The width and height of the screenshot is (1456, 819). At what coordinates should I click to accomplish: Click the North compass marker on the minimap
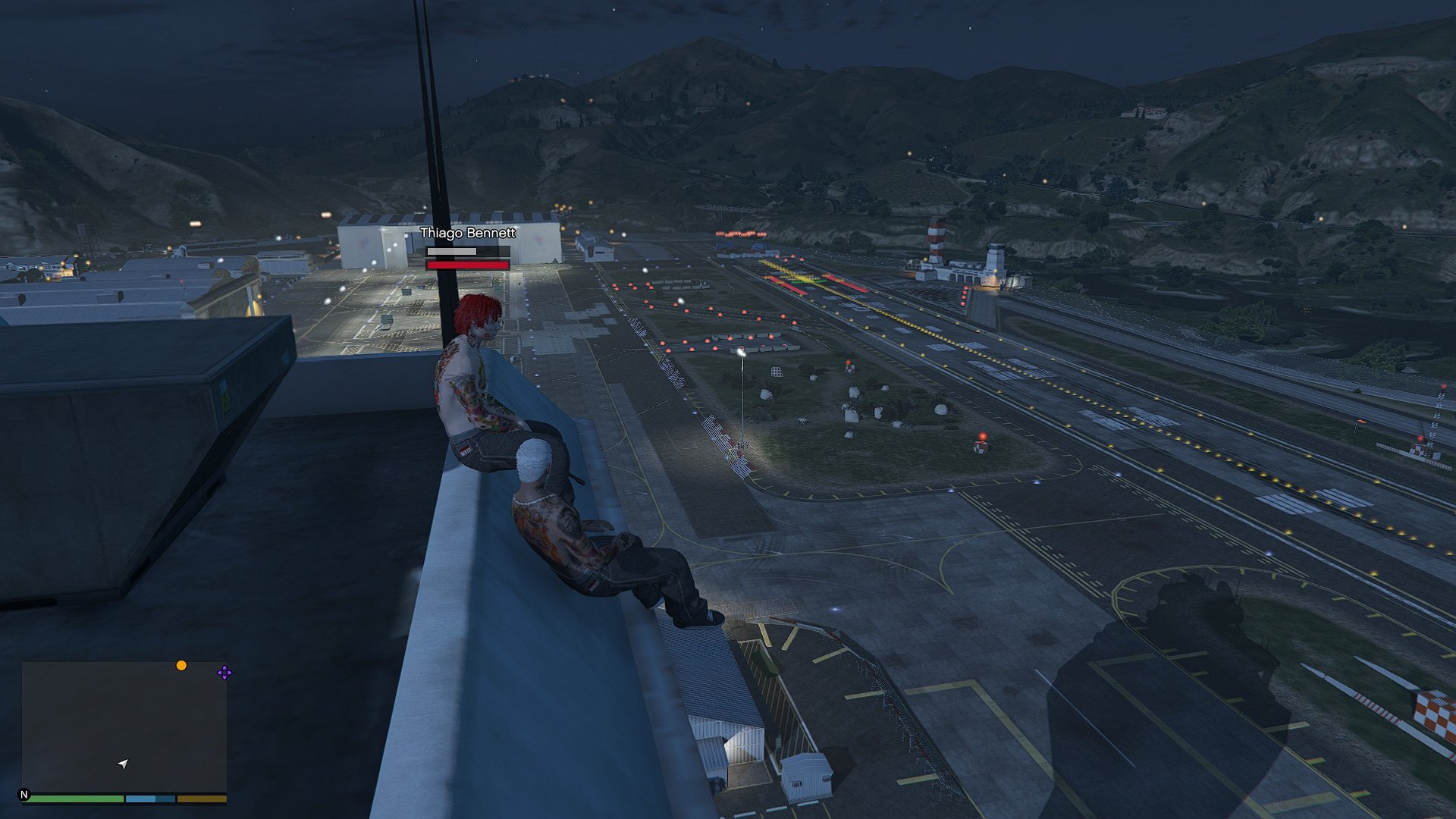[24, 795]
